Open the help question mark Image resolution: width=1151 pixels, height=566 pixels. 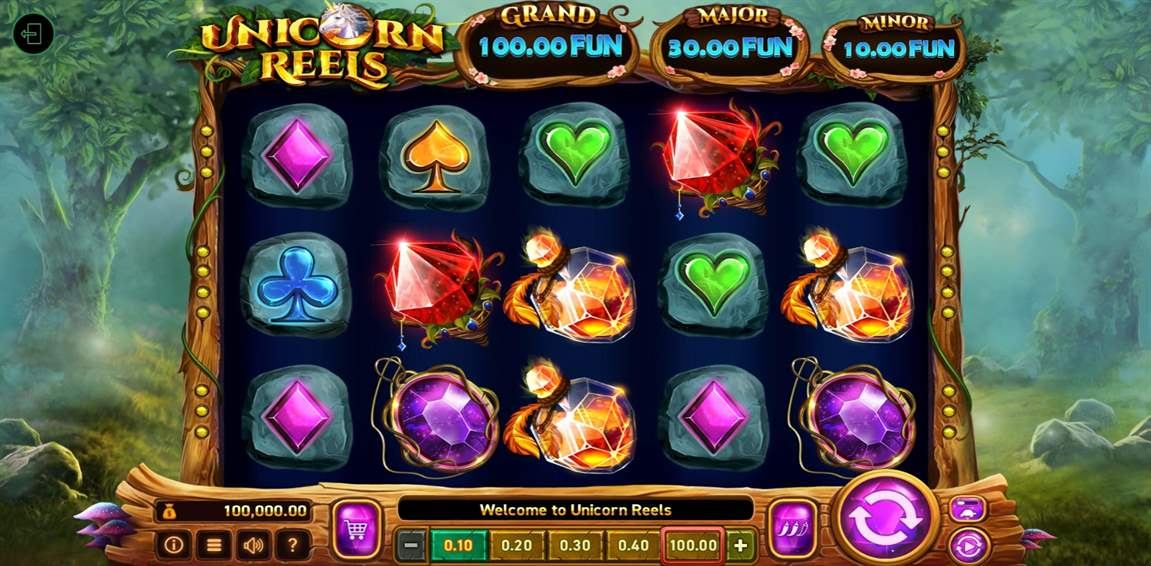click(x=292, y=545)
